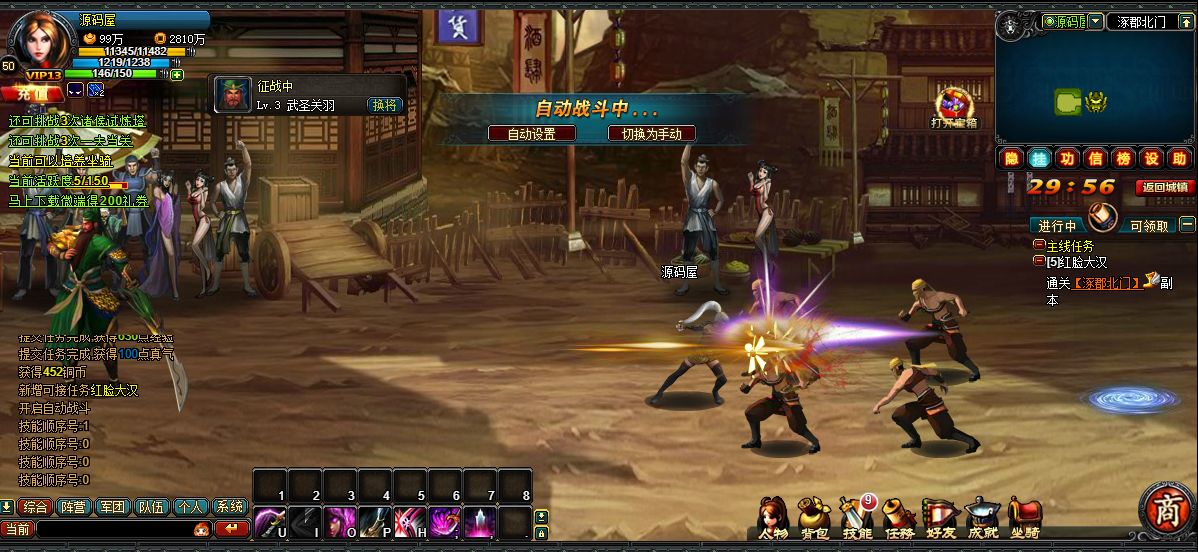
Task: Open the round 商 shop button
Action: click(x=1165, y=508)
